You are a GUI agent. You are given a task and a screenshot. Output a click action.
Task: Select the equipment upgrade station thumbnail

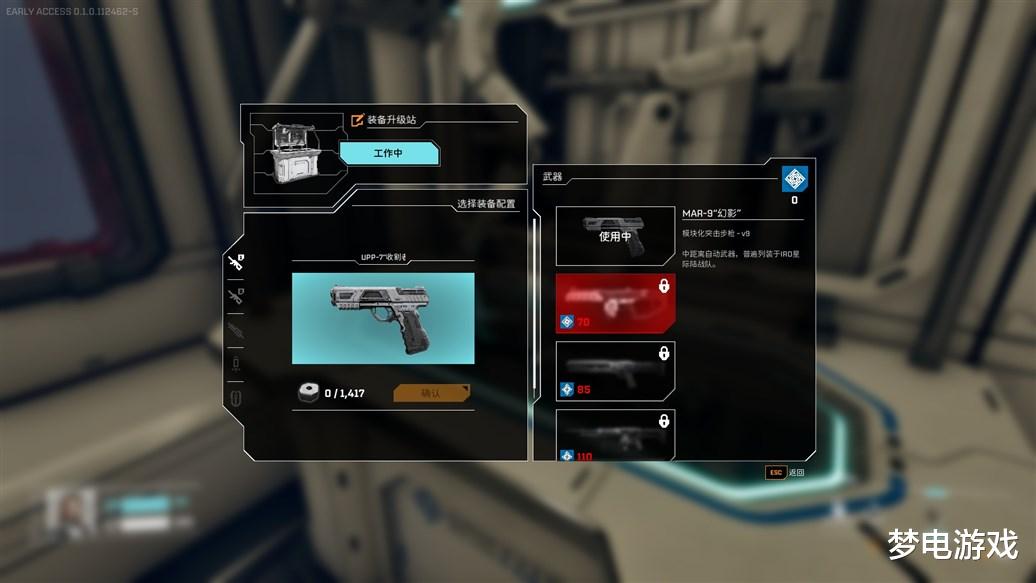(x=292, y=153)
